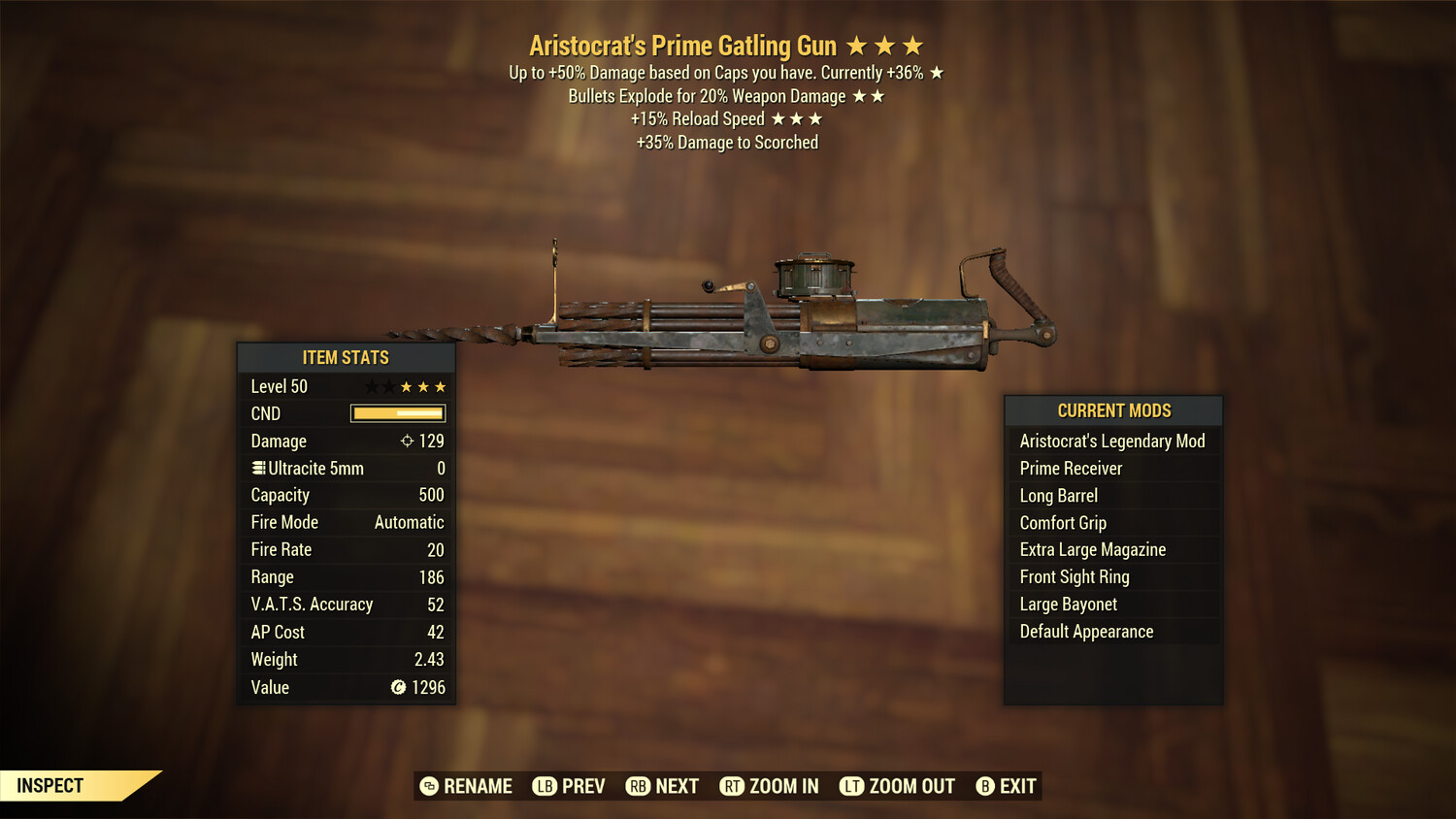Click the ITEM STATS panel header
This screenshot has width=1456, height=819.
click(346, 357)
